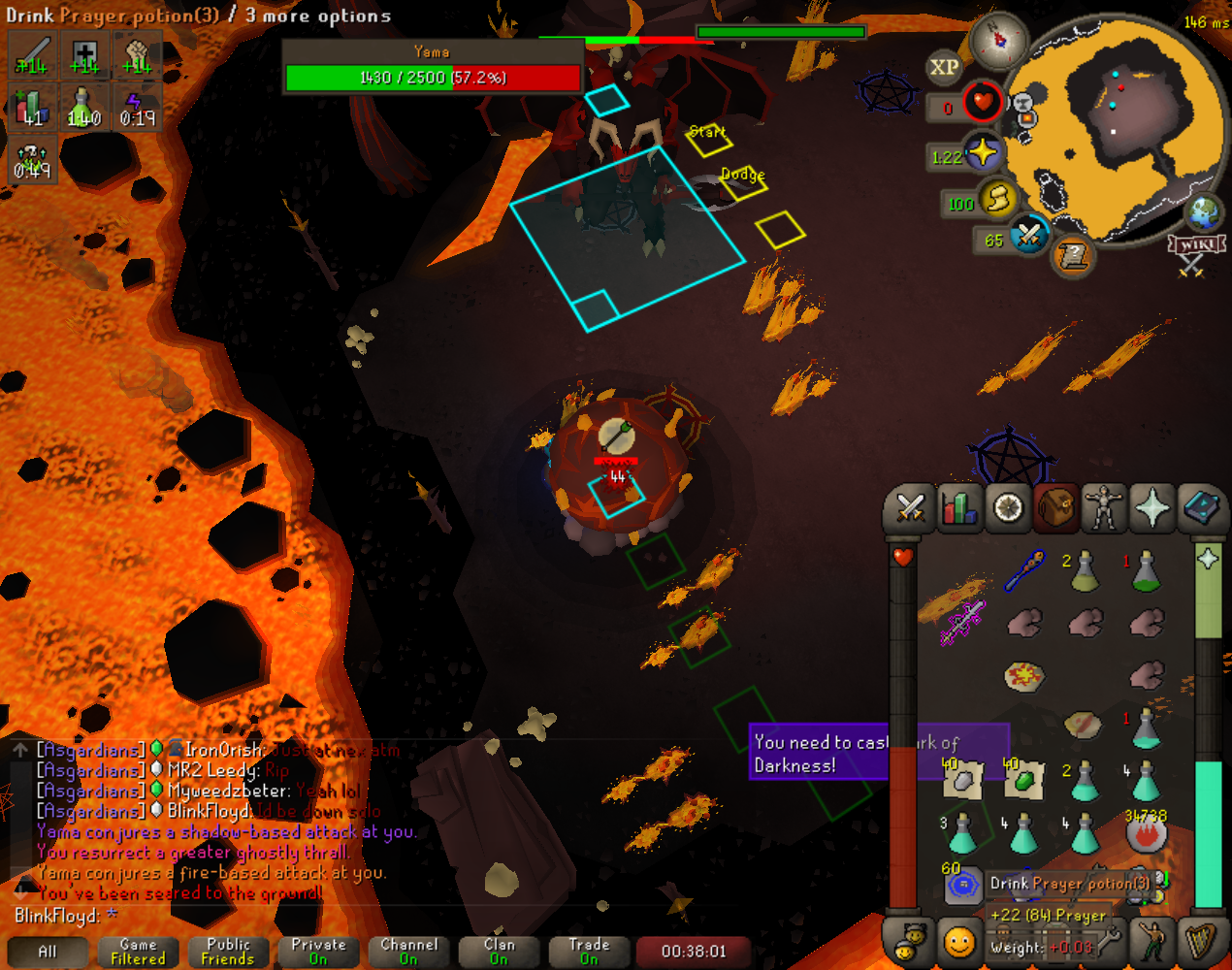Toggle run with the boot energy orb

[996, 200]
